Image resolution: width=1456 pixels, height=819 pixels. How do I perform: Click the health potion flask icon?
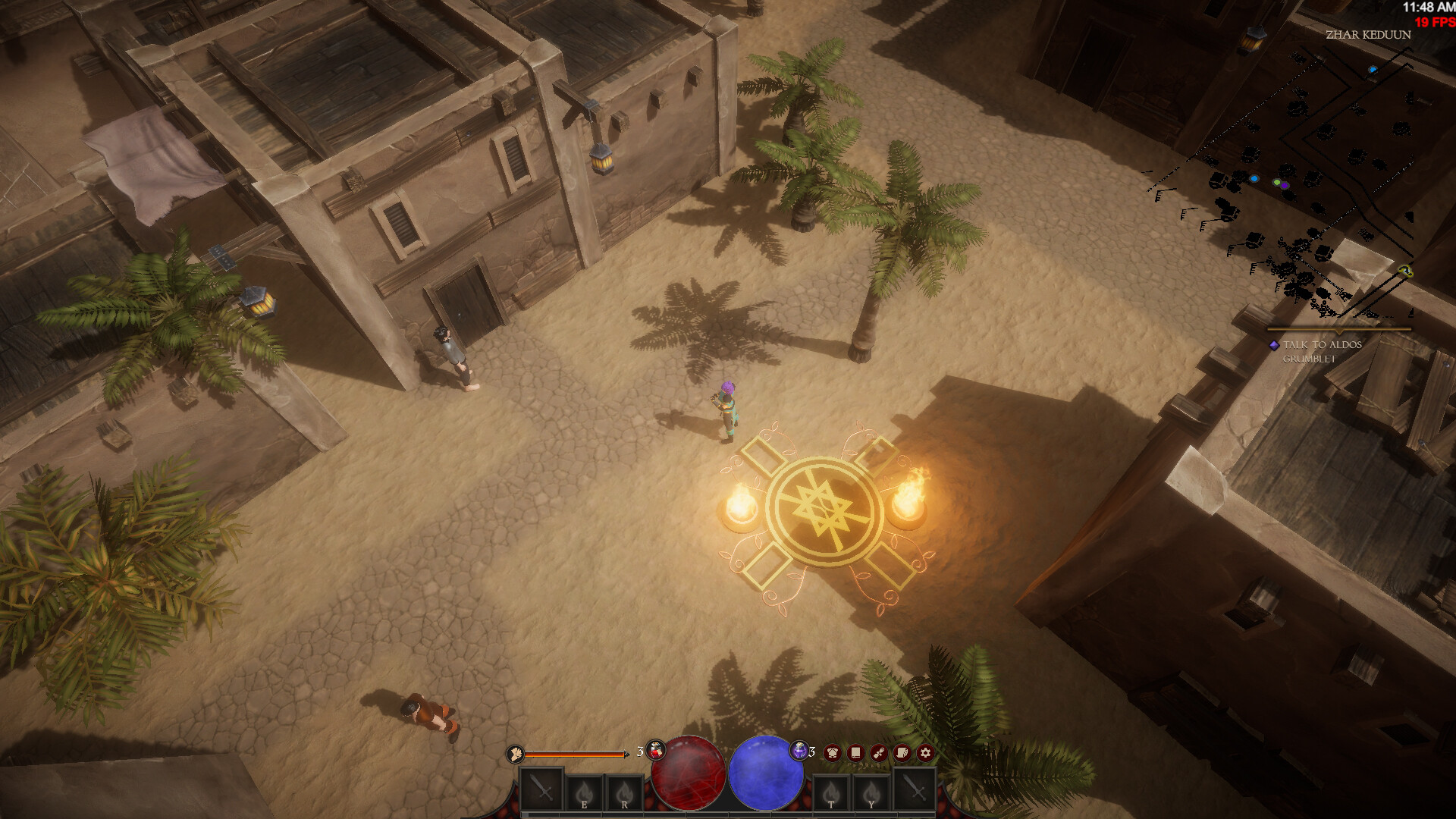click(657, 749)
